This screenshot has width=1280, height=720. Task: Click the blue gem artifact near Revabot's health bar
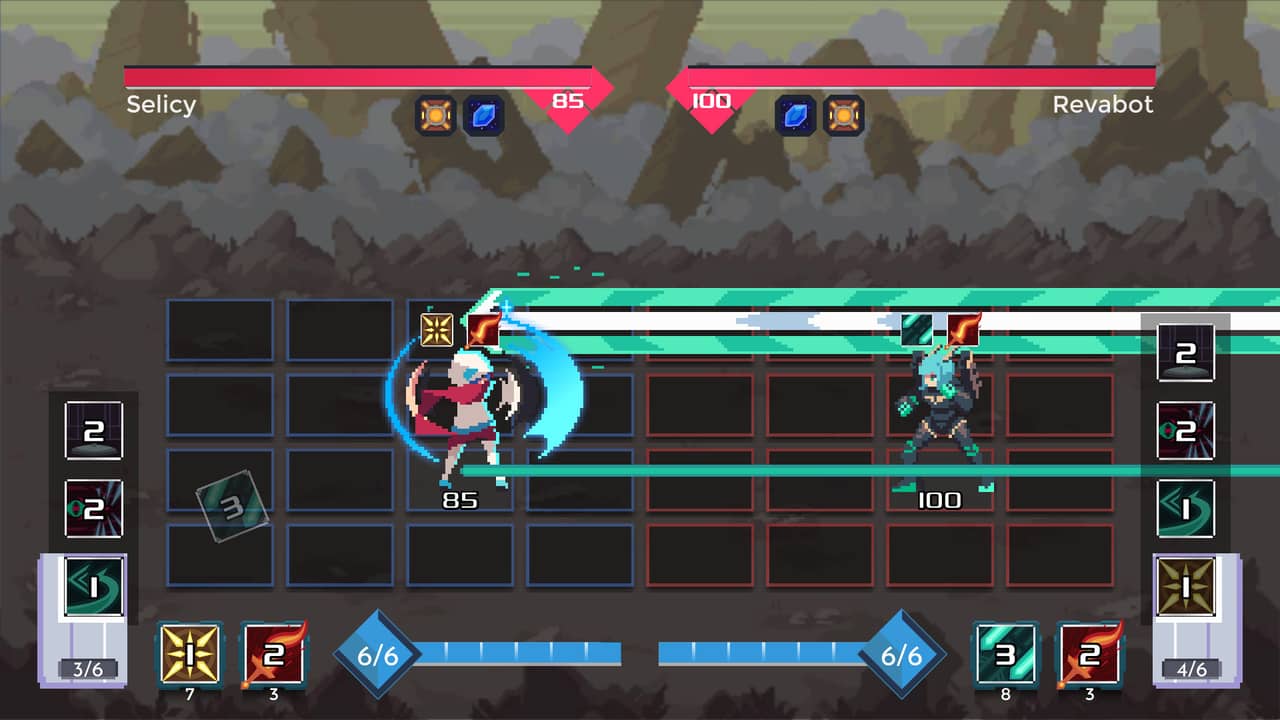tap(793, 115)
